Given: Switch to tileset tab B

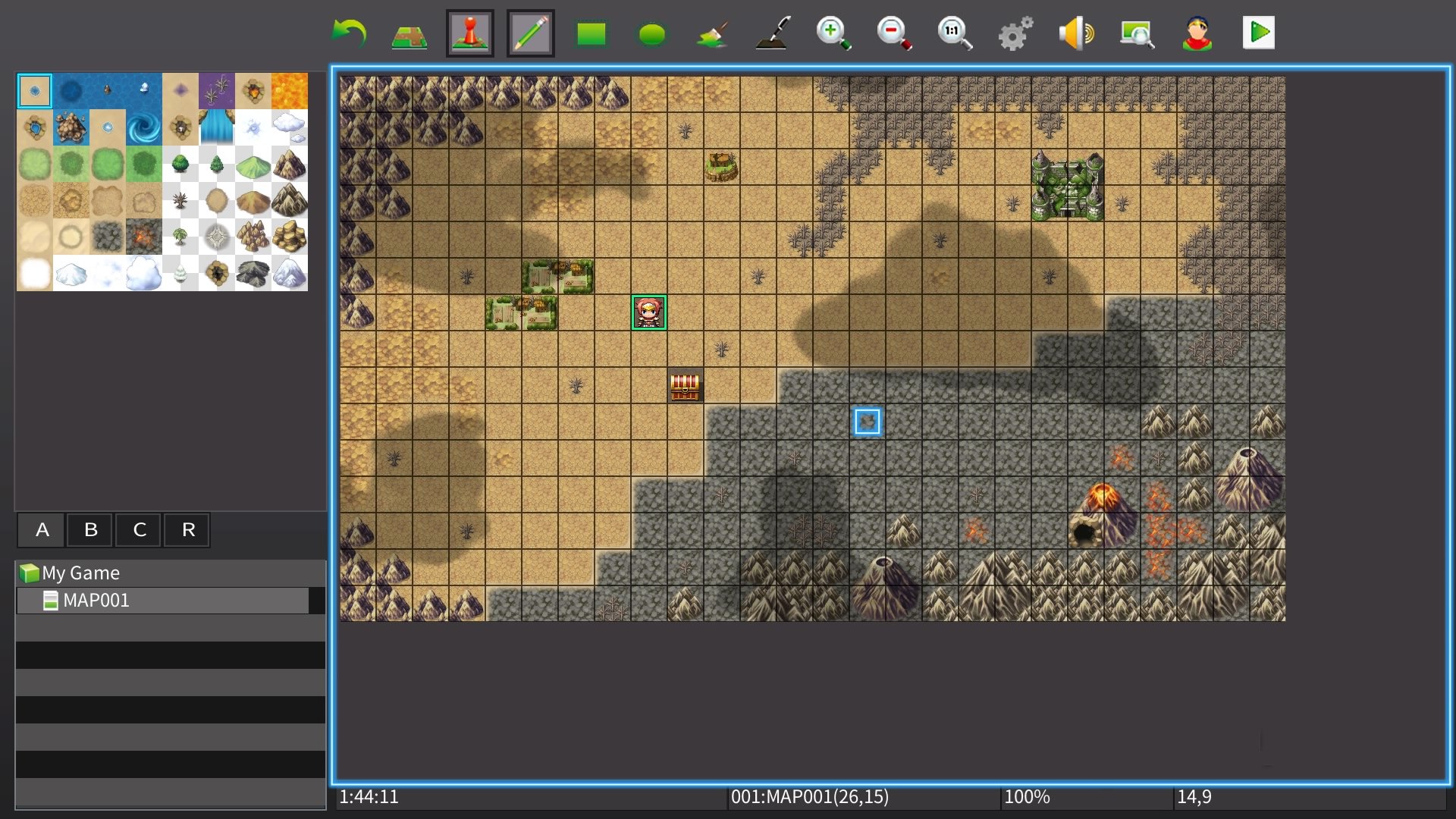Looking at the screenshot, I should (x=90, y=529).
